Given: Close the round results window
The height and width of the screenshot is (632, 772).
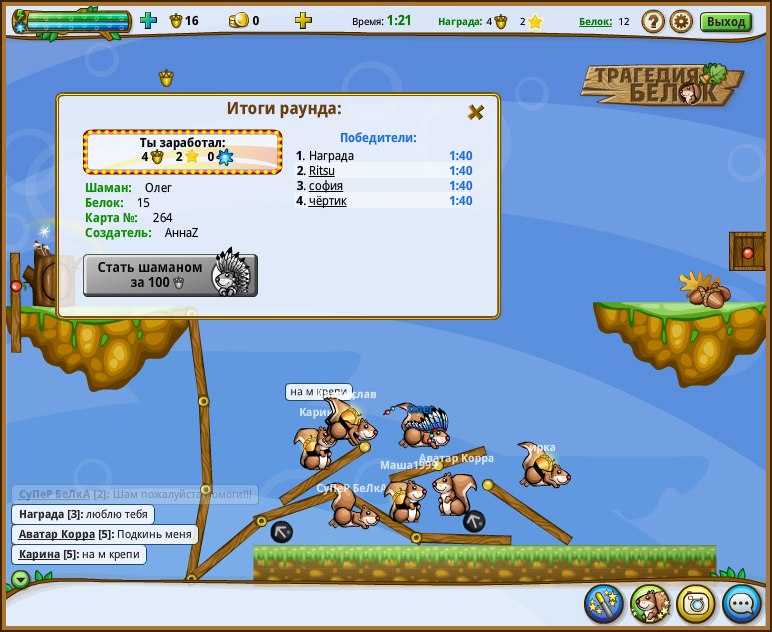Looking at the screenshot, I should pyautogui.click(x=476, y=112).
